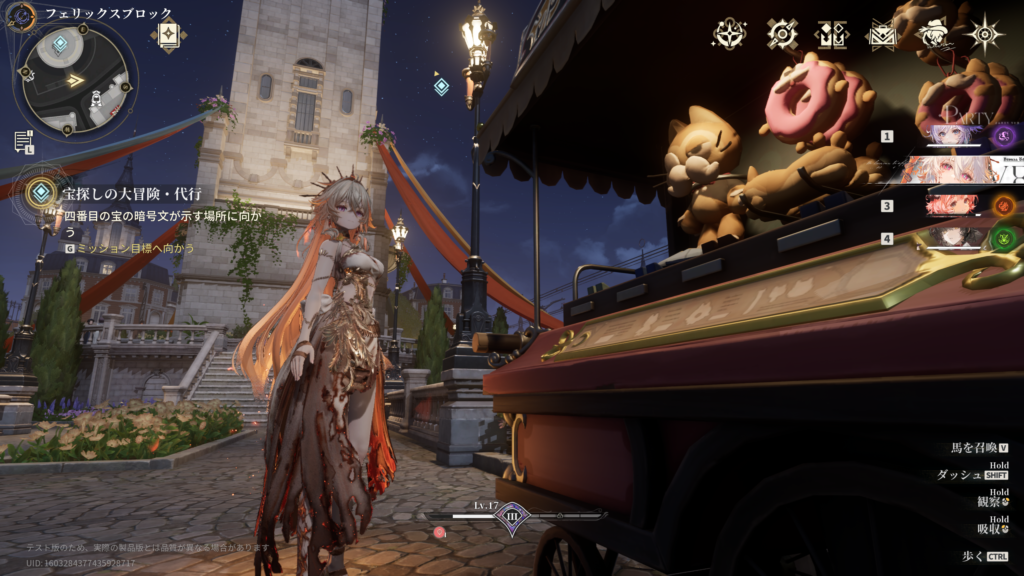Open the character-with-hat profile icon
Image resolution: width=1024 pixels, height=576 pixels.
(x=934, y=34)
